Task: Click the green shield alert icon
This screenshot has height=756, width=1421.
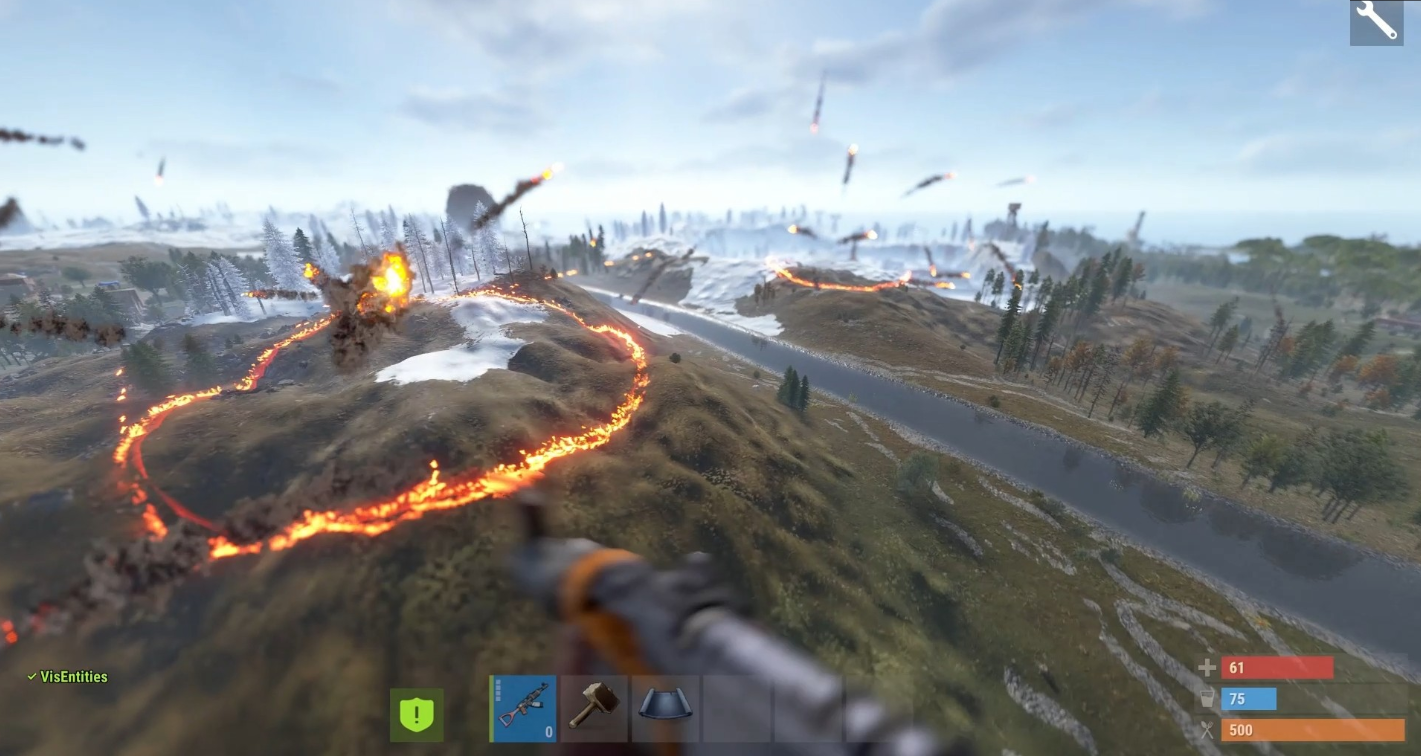Action: [417, 714]
